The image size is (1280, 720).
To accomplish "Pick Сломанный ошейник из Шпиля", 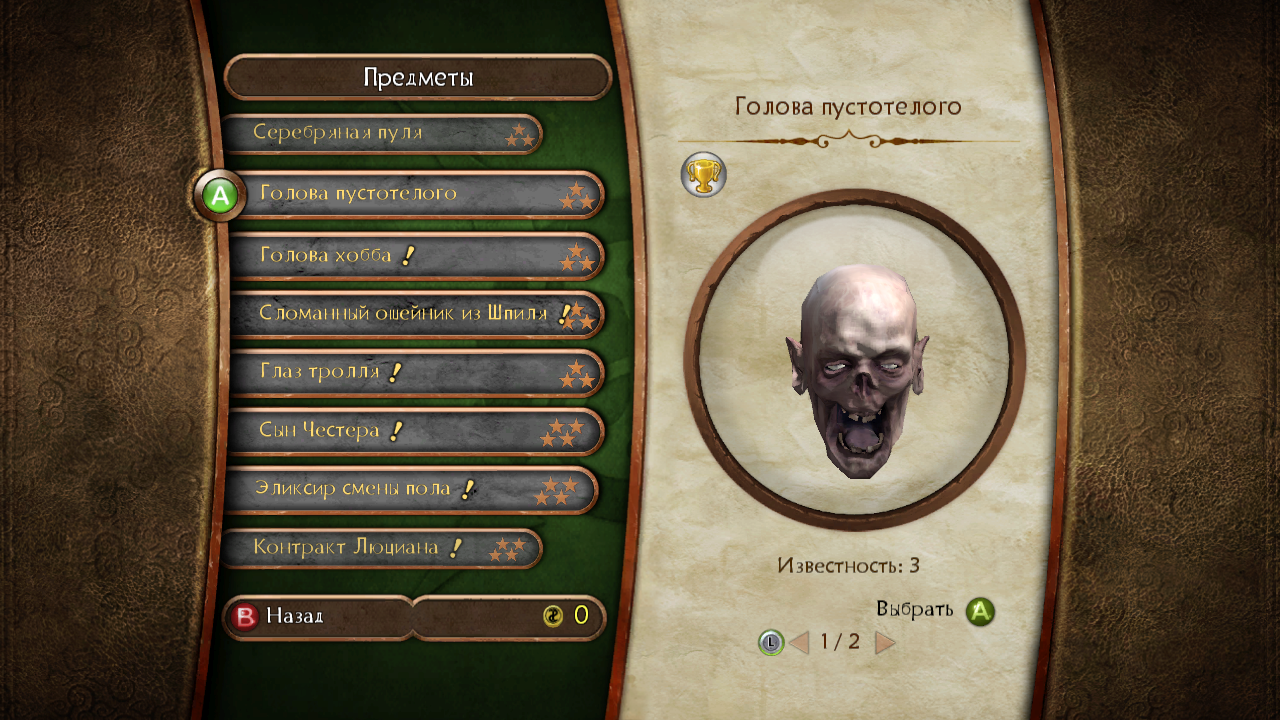I will click(415, 314).
